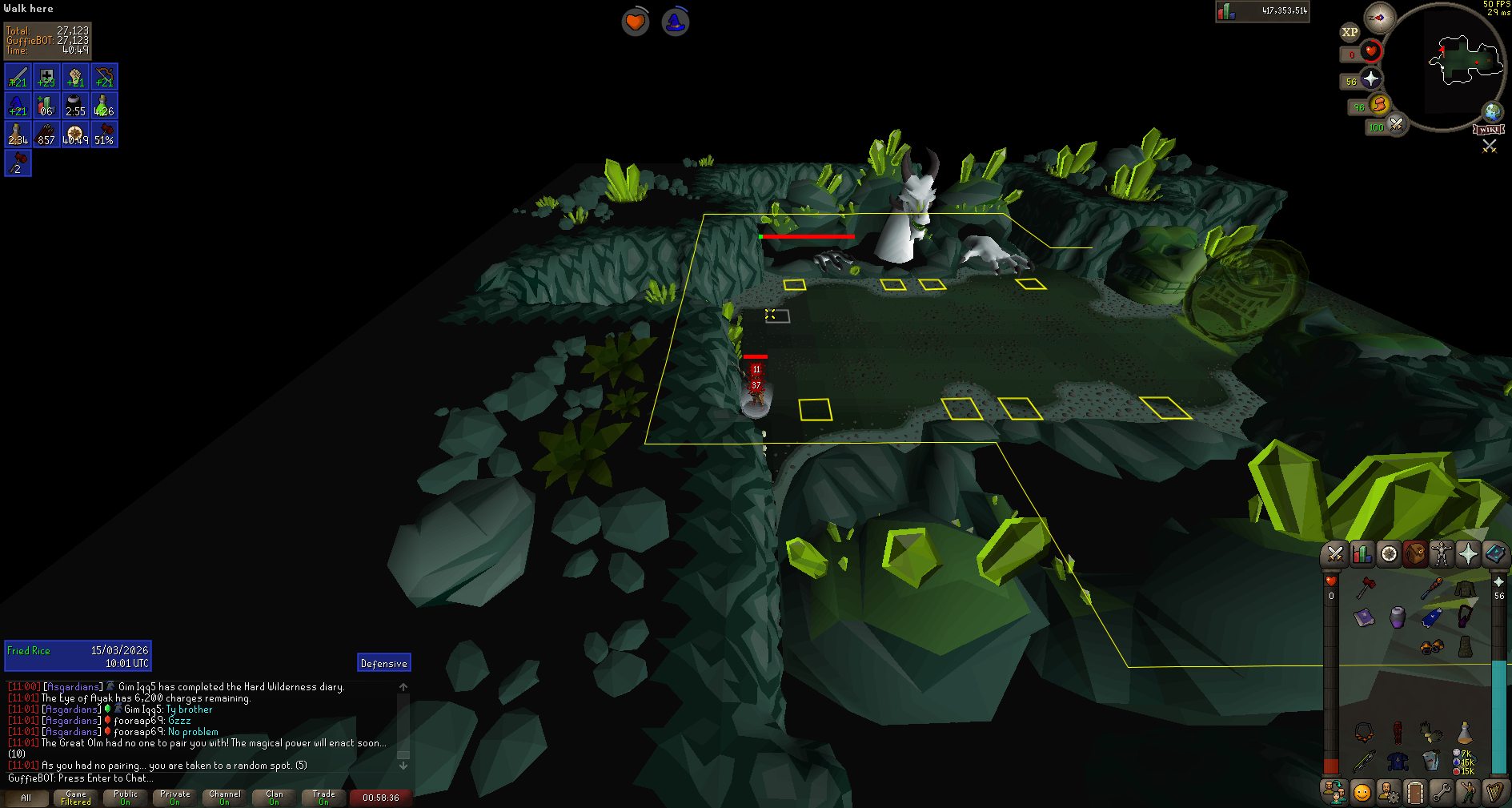Toggle run energy orb

(x=1378, y=105)
